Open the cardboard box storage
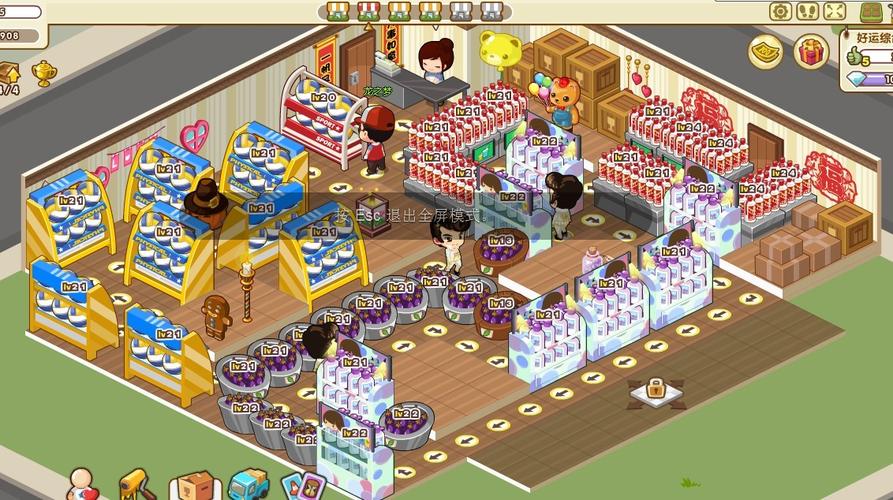893x500 pixels. [x=194, y=486]
